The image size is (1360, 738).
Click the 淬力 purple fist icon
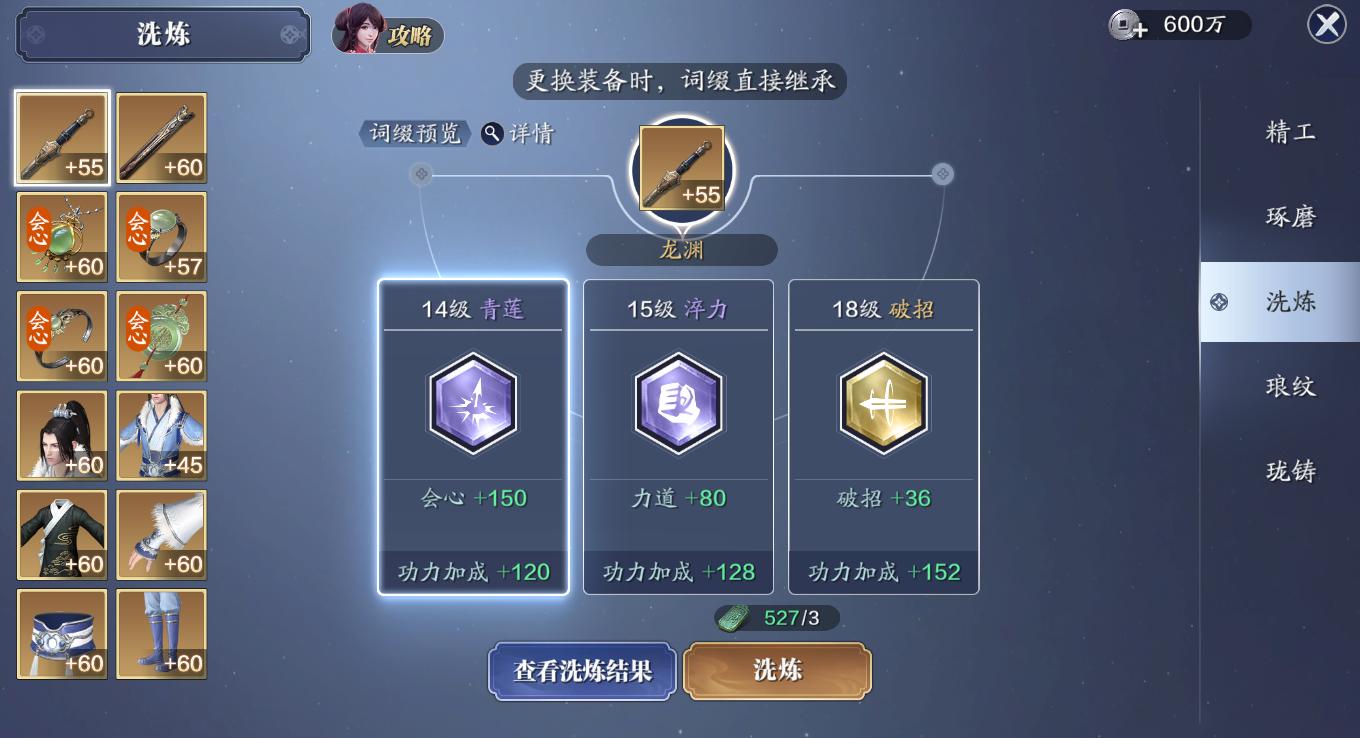point(678,404)
